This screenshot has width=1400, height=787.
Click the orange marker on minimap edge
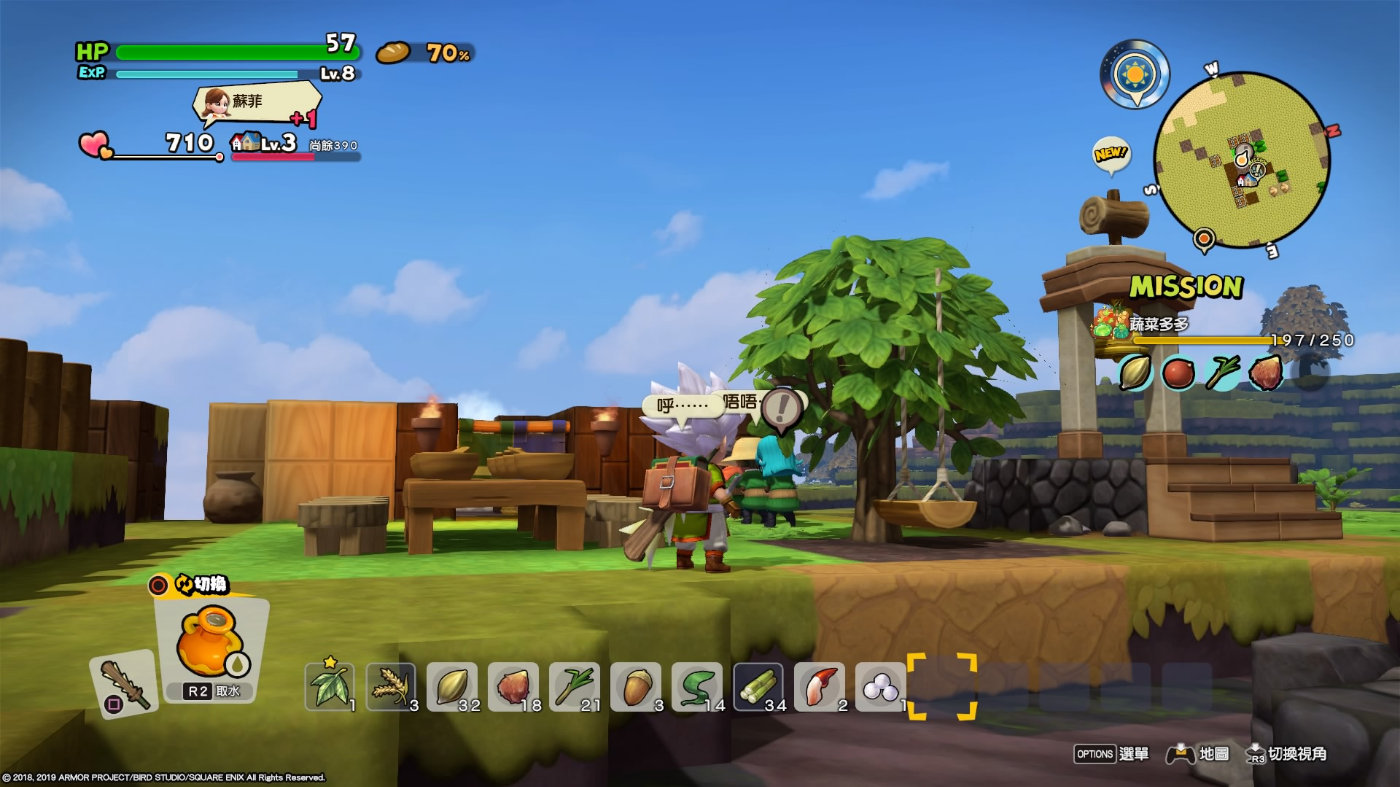coord(1204,238)
